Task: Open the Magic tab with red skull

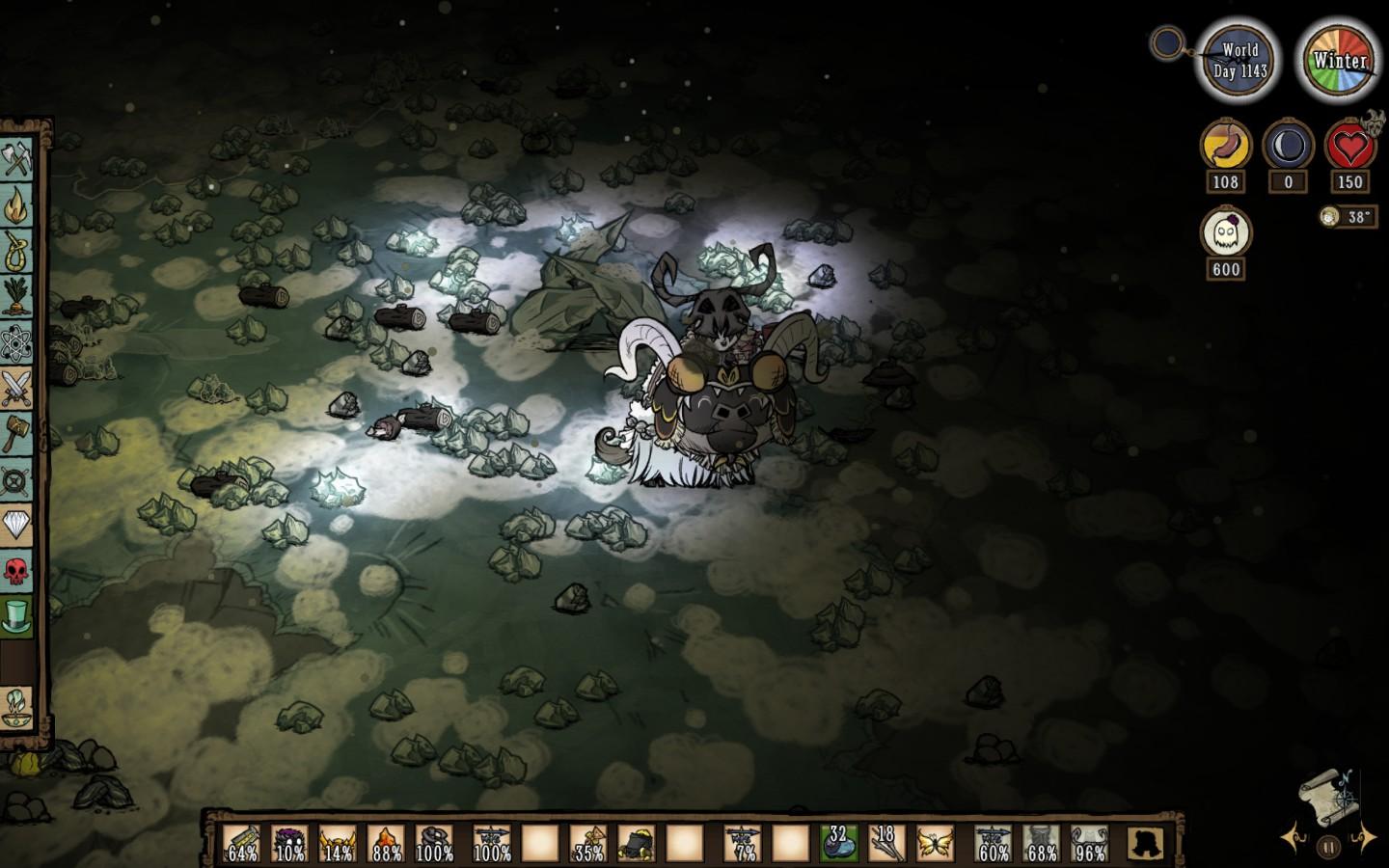Action: [18, 570]
